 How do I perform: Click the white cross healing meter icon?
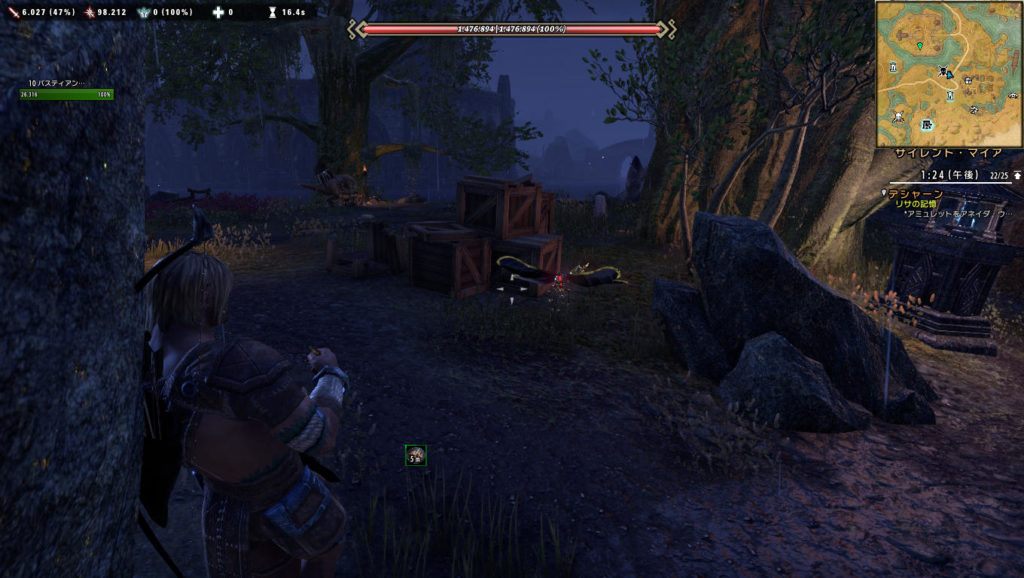coord(217,12)
